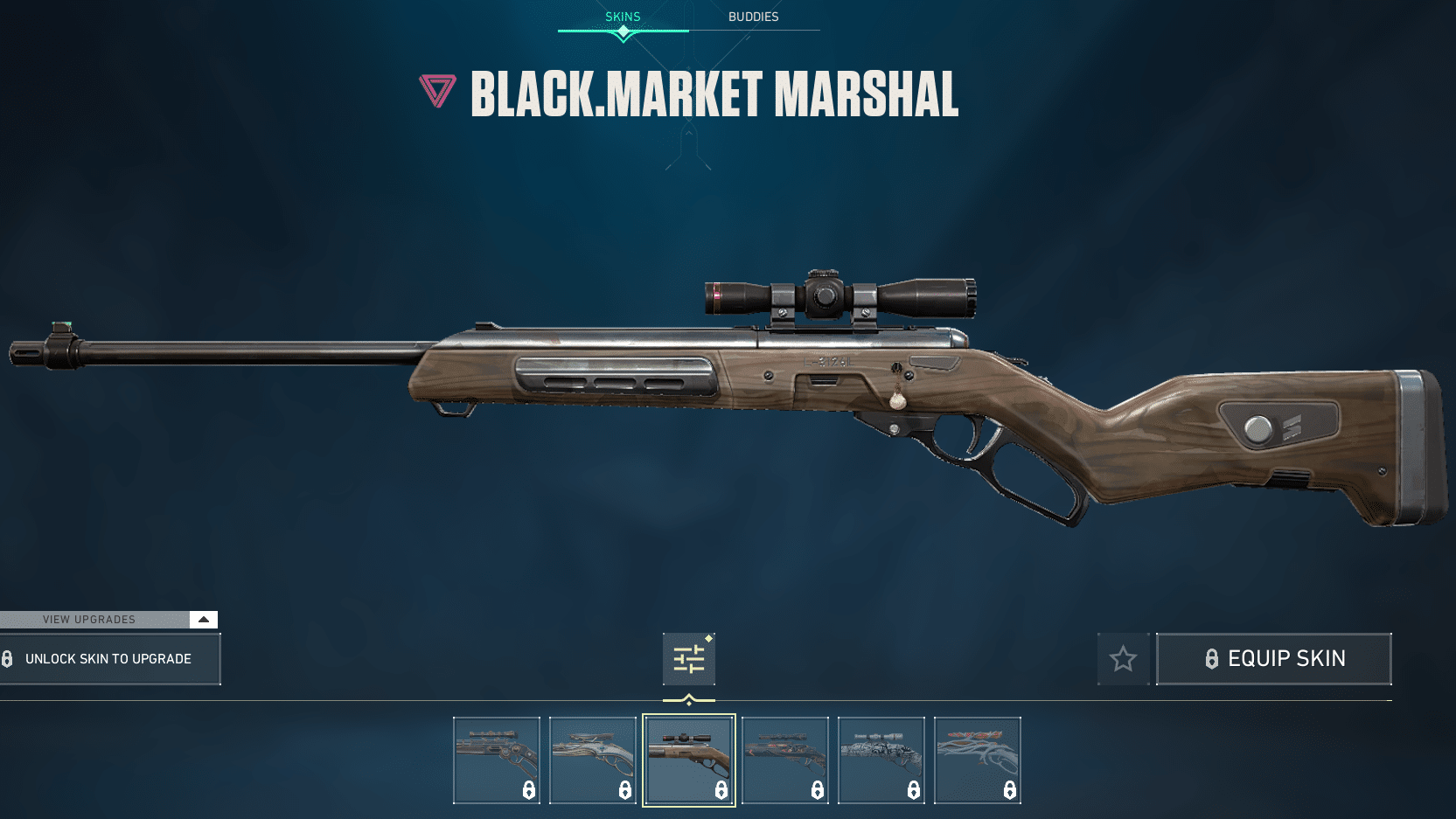Select the pale branch-shaped Marshal skin
This screenshot has width=1456, height=819.
(x=978, y=760)
